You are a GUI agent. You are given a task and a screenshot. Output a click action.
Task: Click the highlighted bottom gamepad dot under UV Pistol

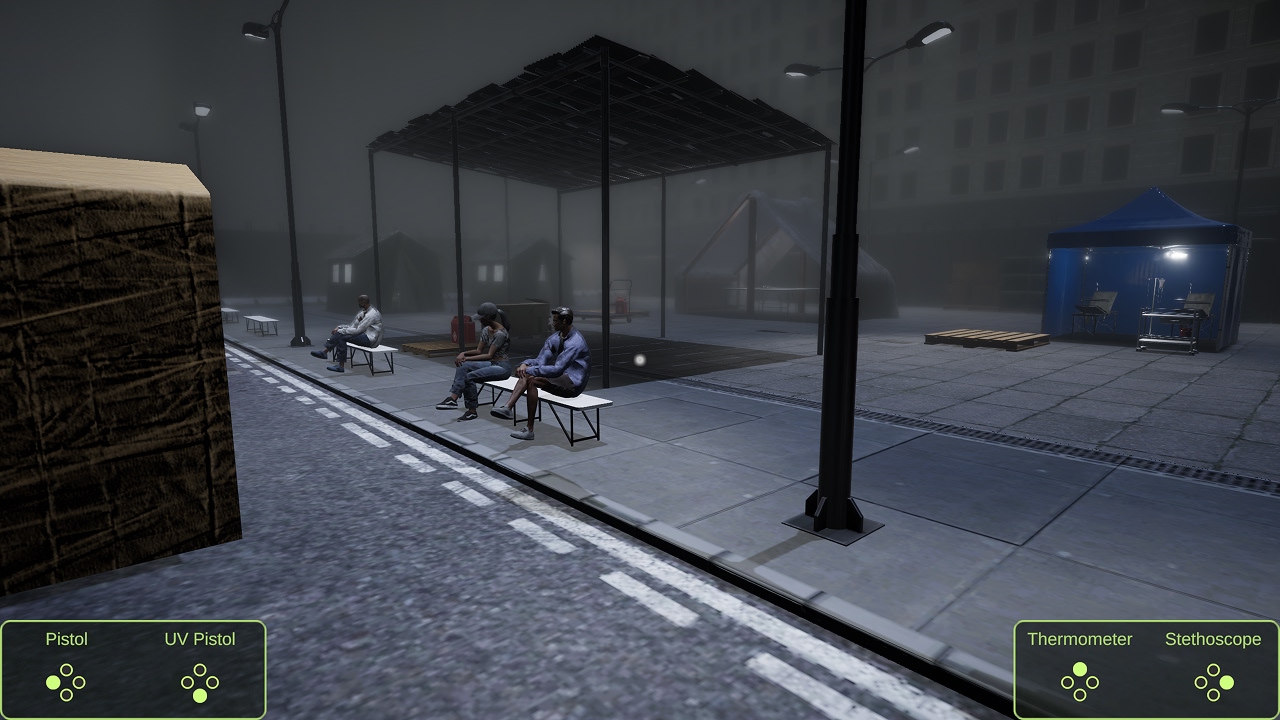(200, 696)
